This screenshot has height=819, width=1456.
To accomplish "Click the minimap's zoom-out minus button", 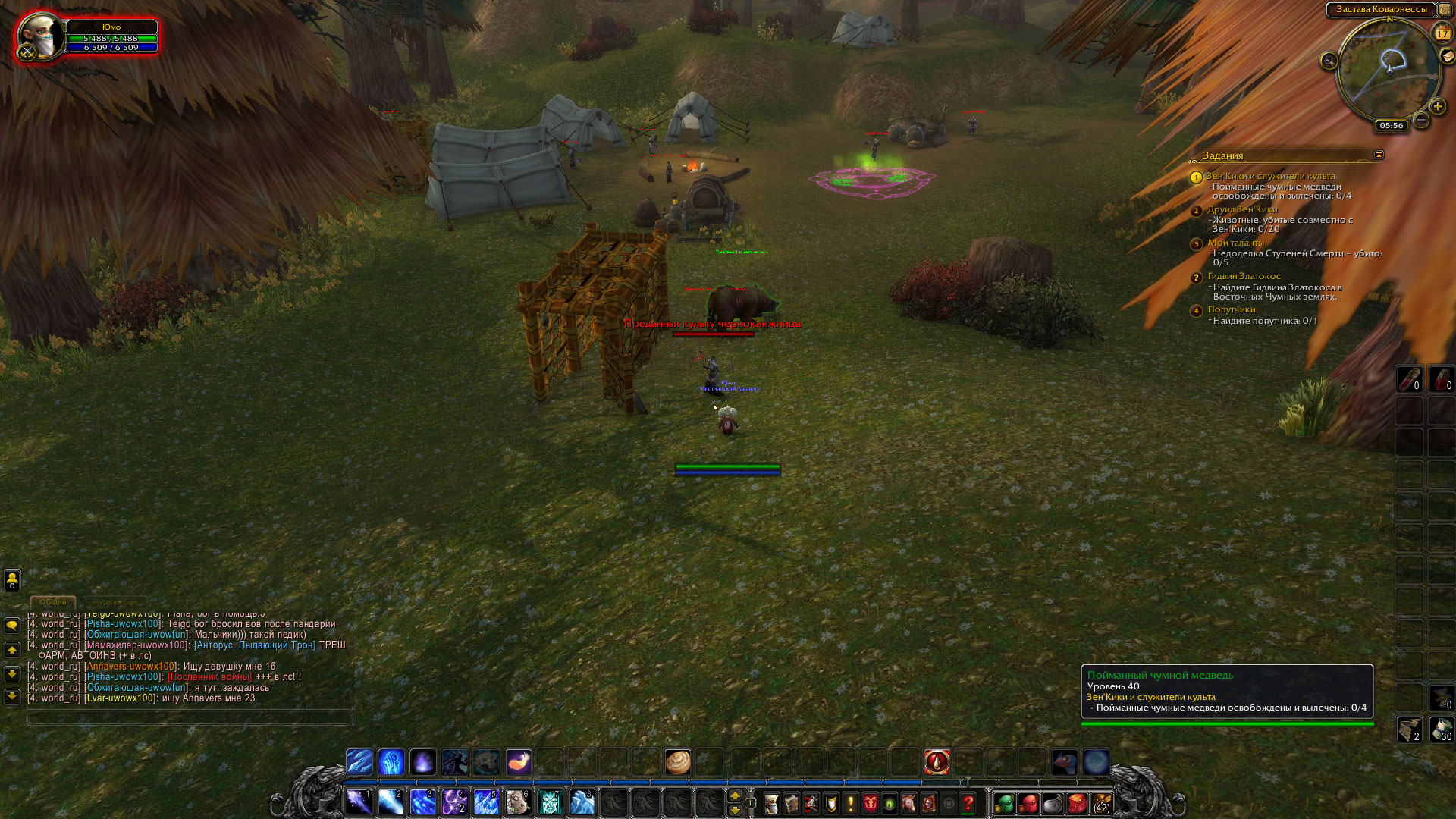I will (1421, 120).
